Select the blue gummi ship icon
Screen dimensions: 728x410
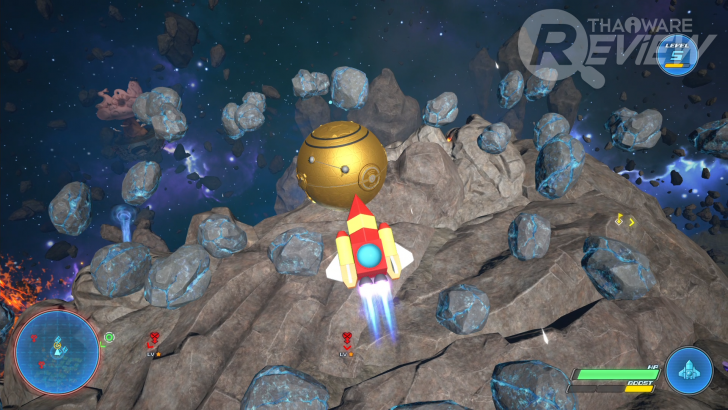[x=688, y=368]
